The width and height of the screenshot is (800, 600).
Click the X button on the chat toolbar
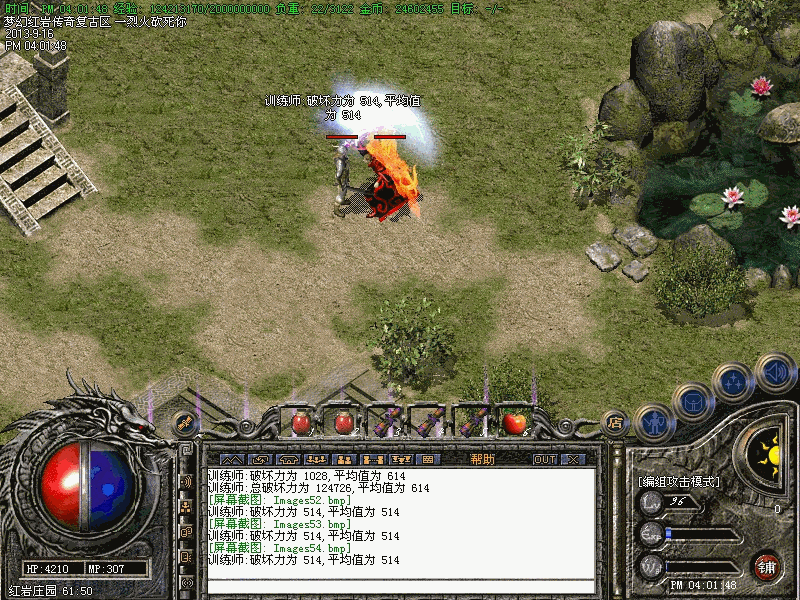click(x=572, y=459)
